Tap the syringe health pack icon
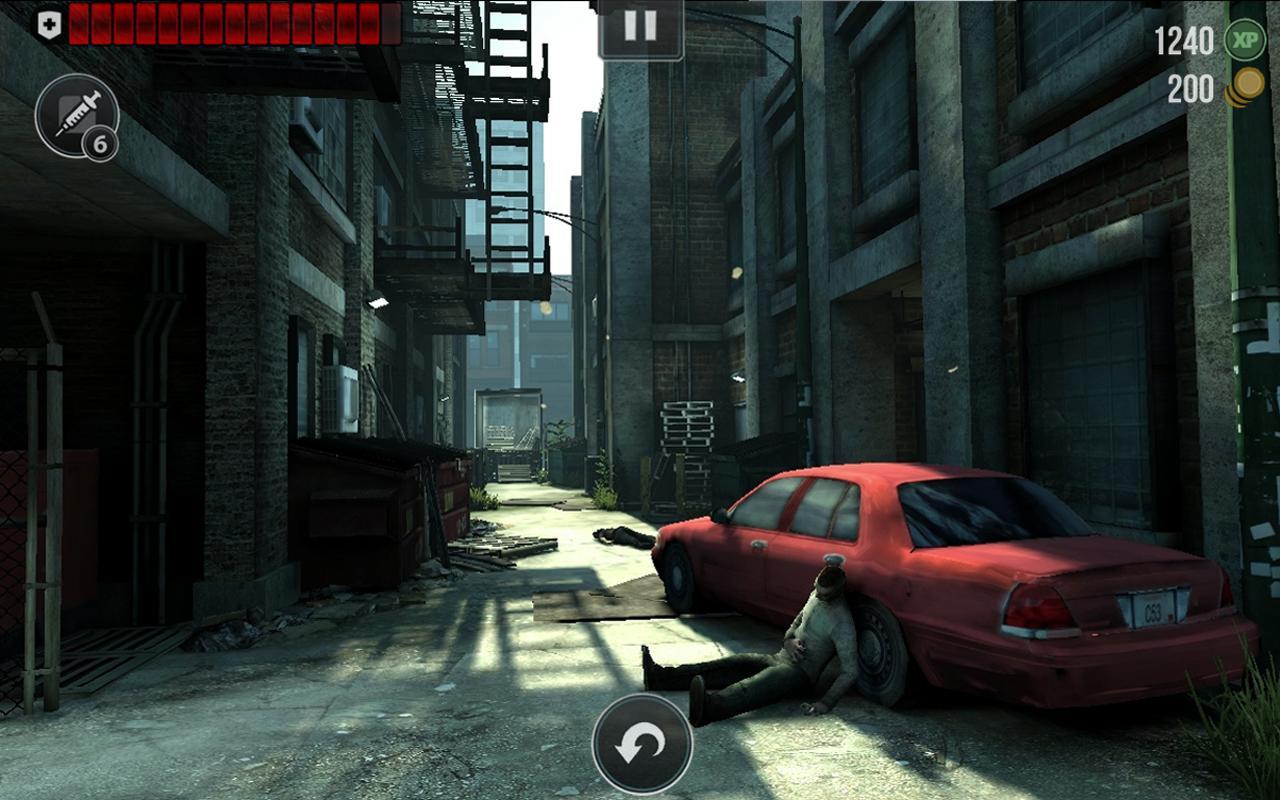Screen dimensions: 1280x800 77,112
